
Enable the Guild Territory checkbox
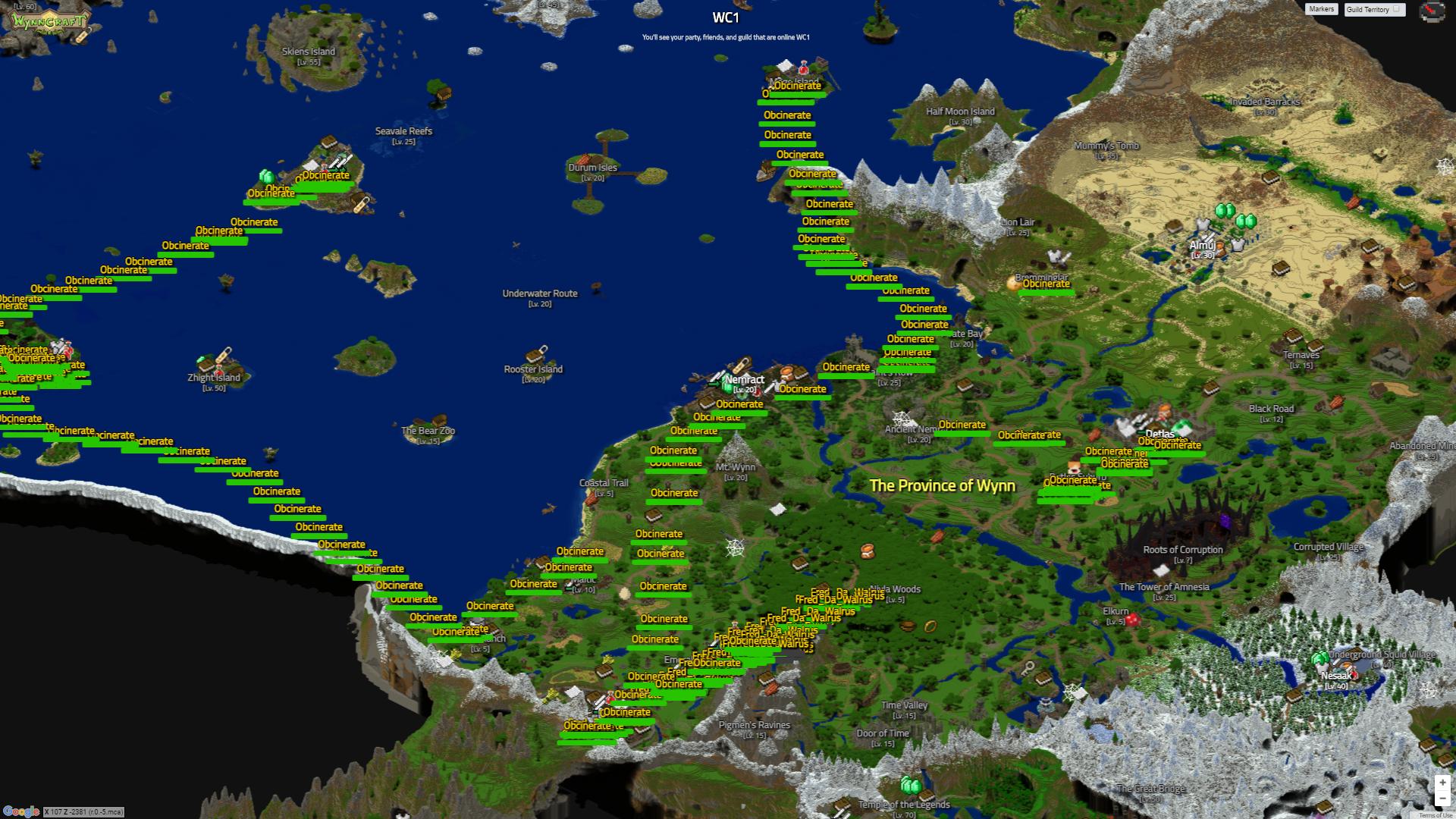(1395, 9)
